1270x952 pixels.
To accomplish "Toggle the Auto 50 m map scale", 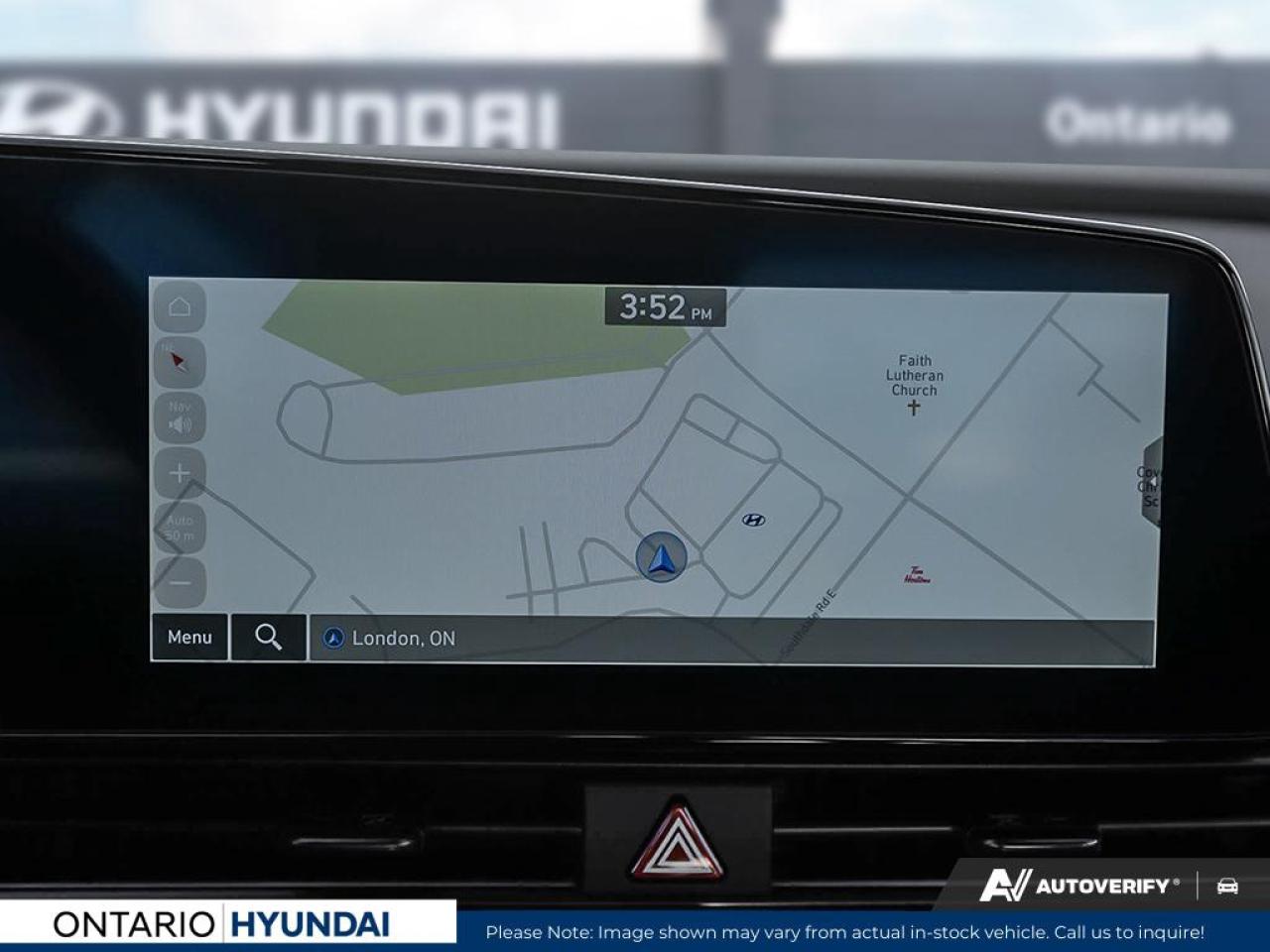I will coord(179,526).
